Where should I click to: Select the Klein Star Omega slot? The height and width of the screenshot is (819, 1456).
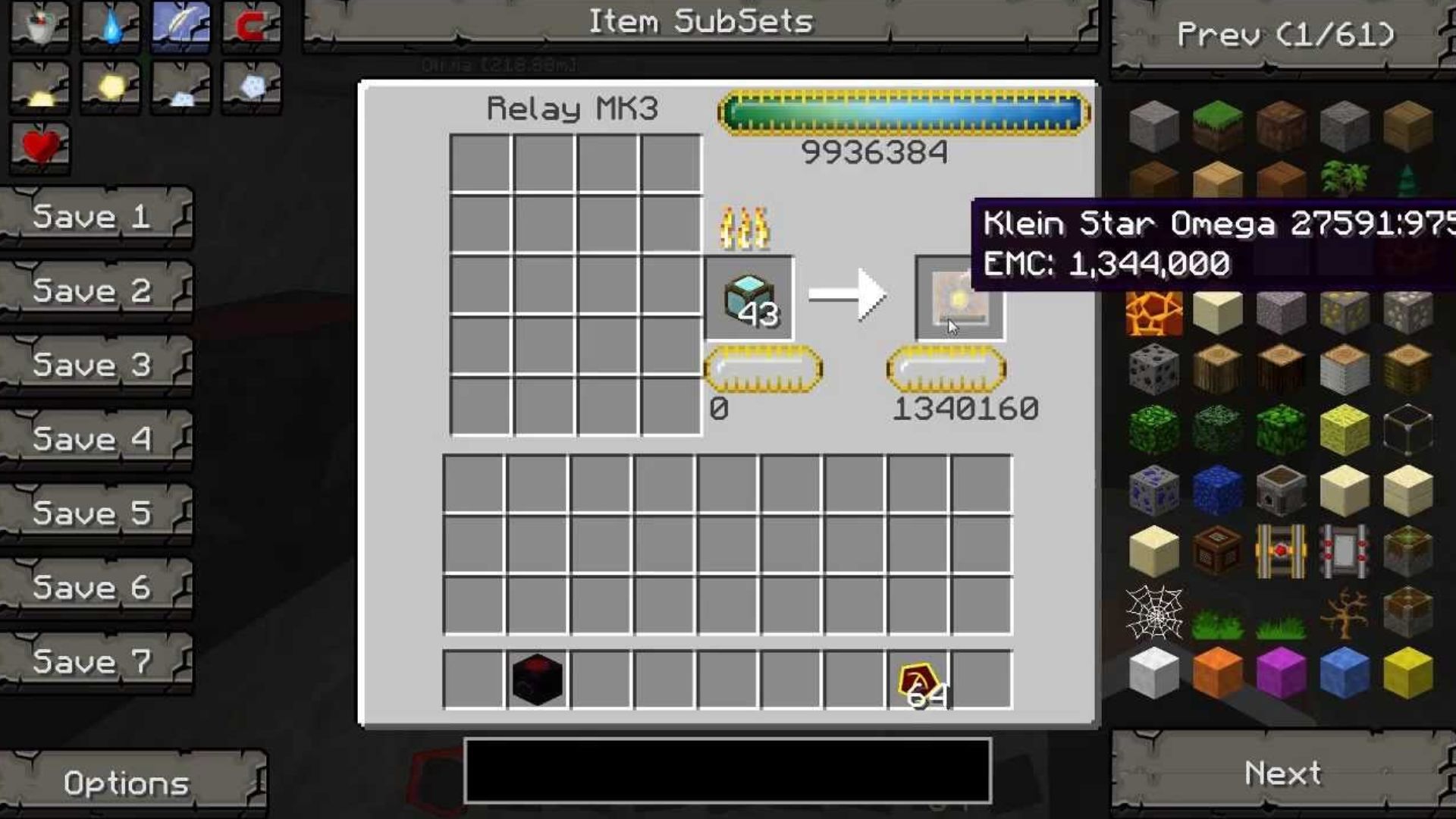point(959,299)
